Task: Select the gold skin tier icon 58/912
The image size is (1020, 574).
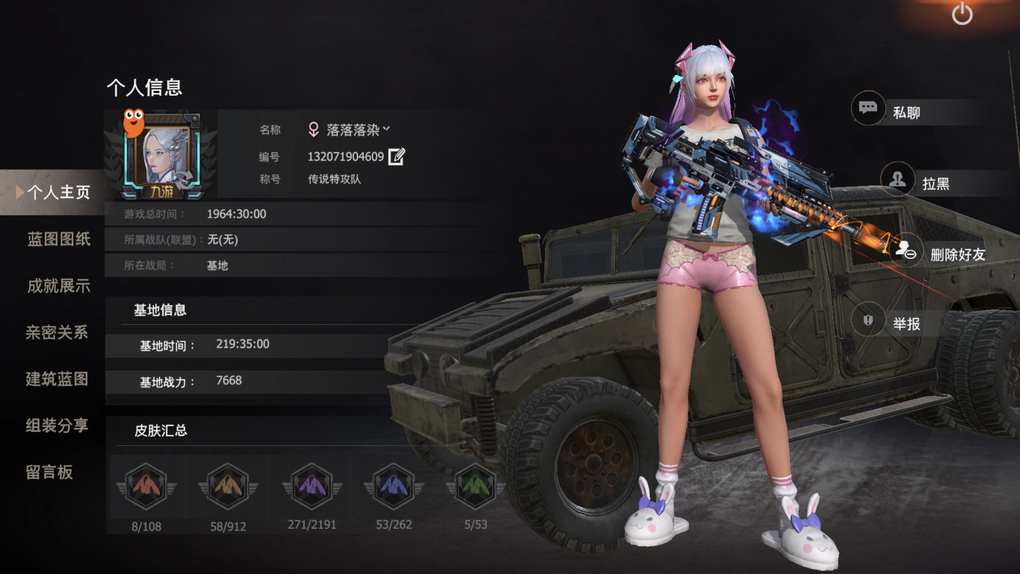Action: tap(228, 488)
